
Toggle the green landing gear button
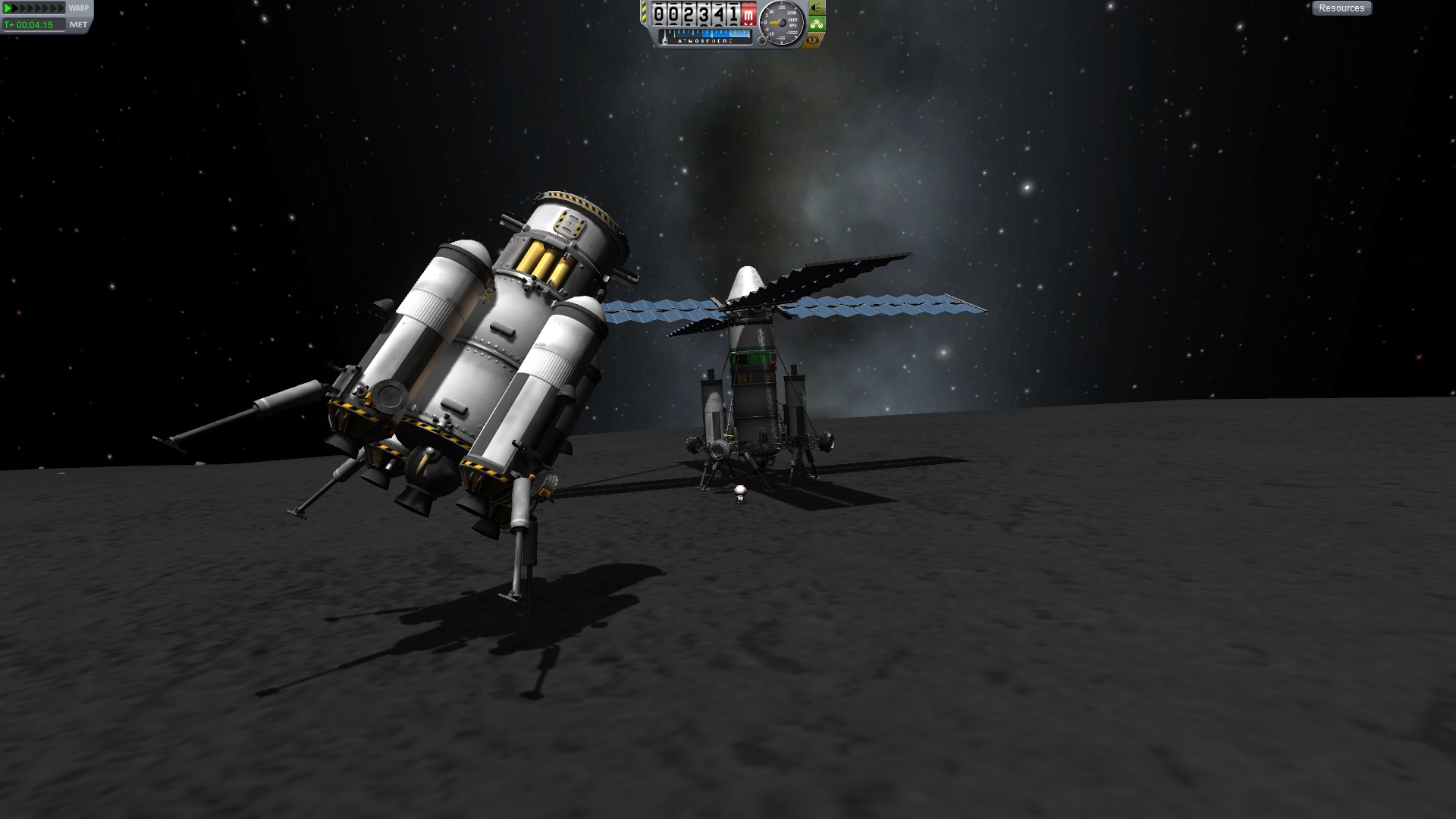816,24
